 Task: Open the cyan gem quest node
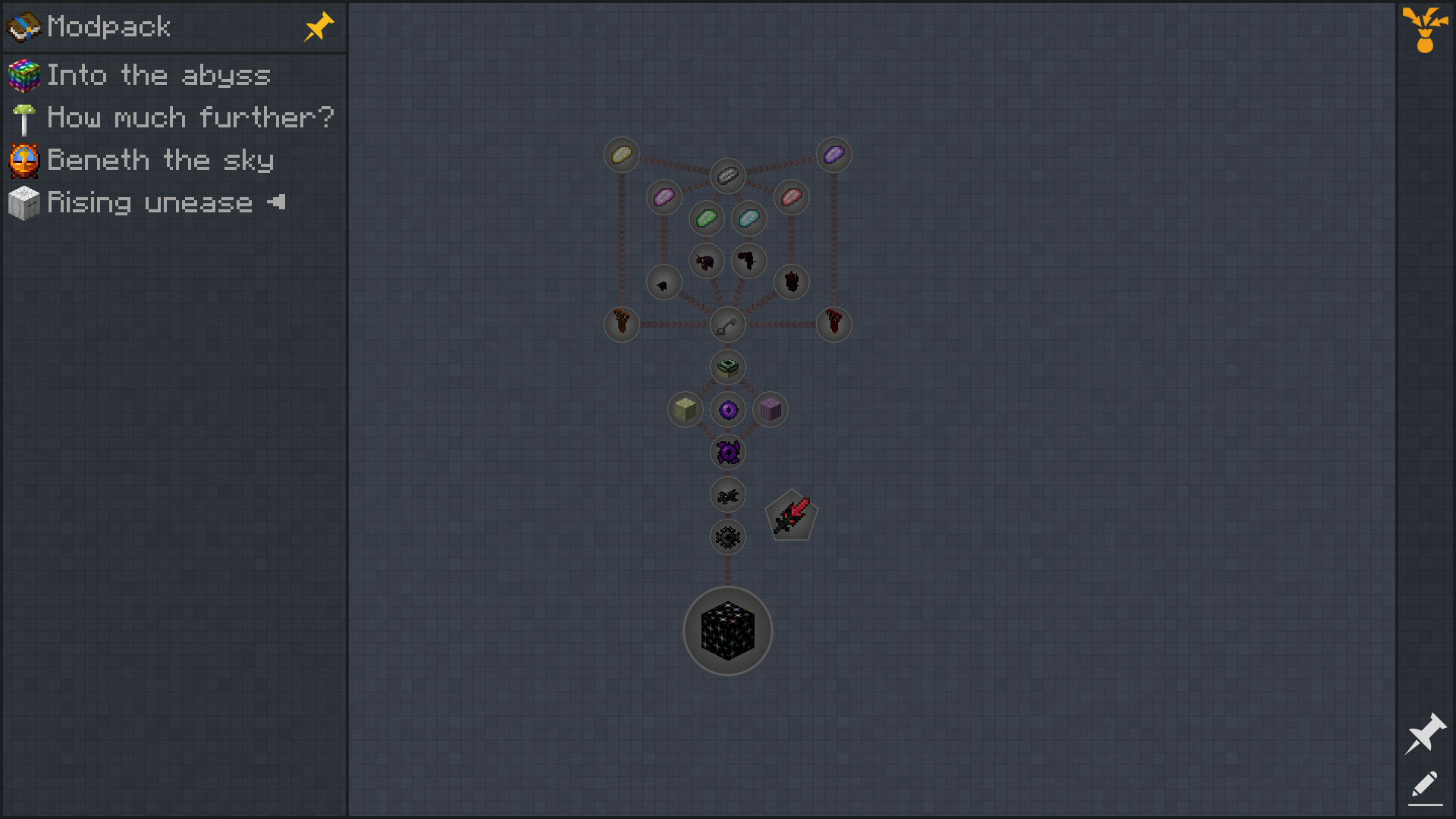(x=749, y=219)
